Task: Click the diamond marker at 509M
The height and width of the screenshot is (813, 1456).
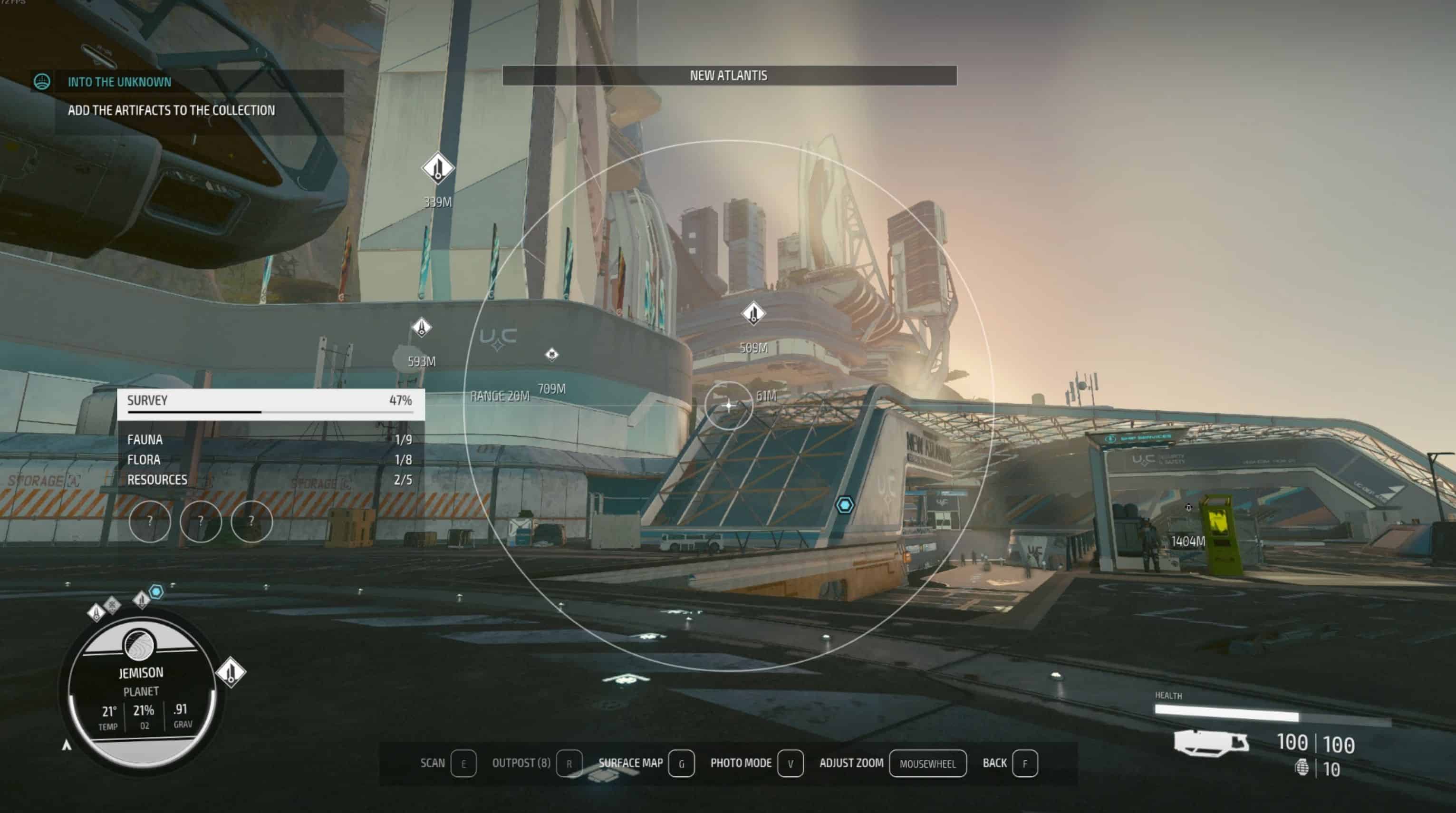Action: point(753,314)
